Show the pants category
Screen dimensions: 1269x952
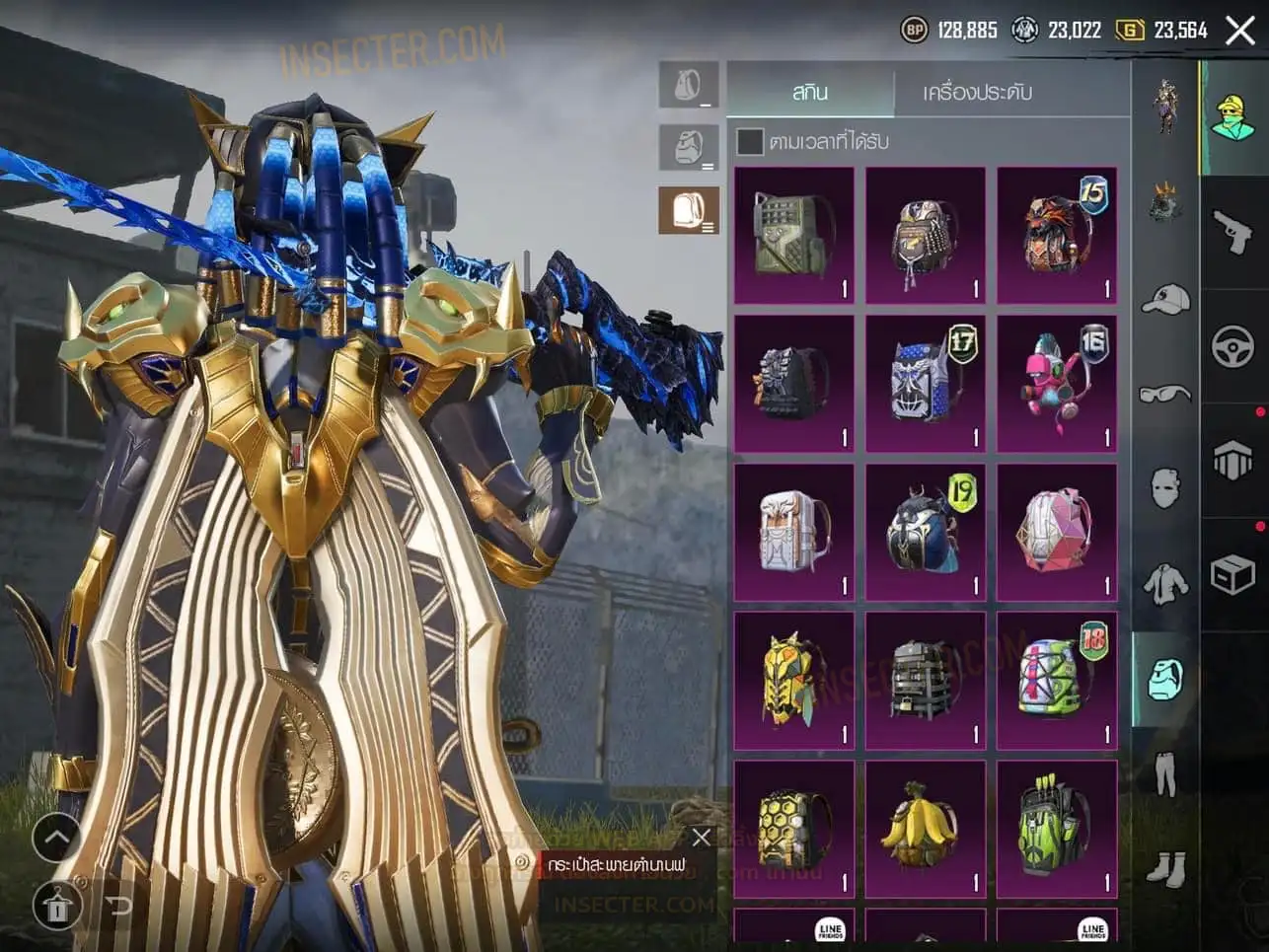click(x=1165, y=773)
